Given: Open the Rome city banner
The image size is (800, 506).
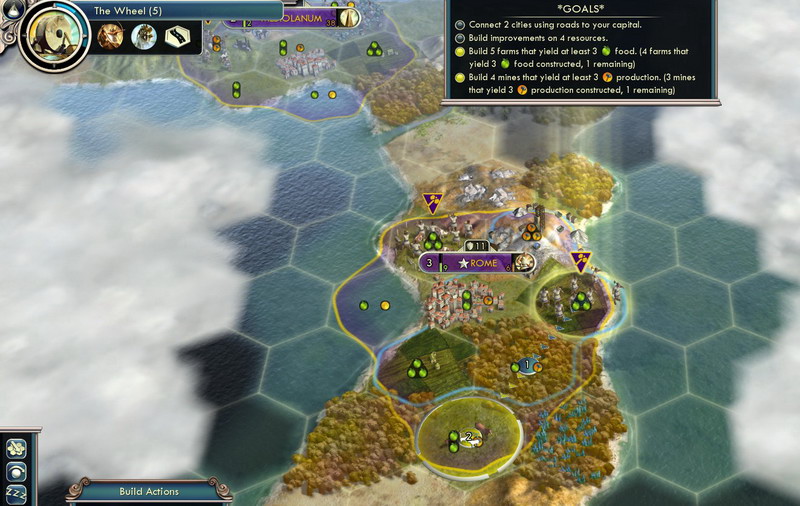Looking at the screenshot, I should click(x=478, y=263).
